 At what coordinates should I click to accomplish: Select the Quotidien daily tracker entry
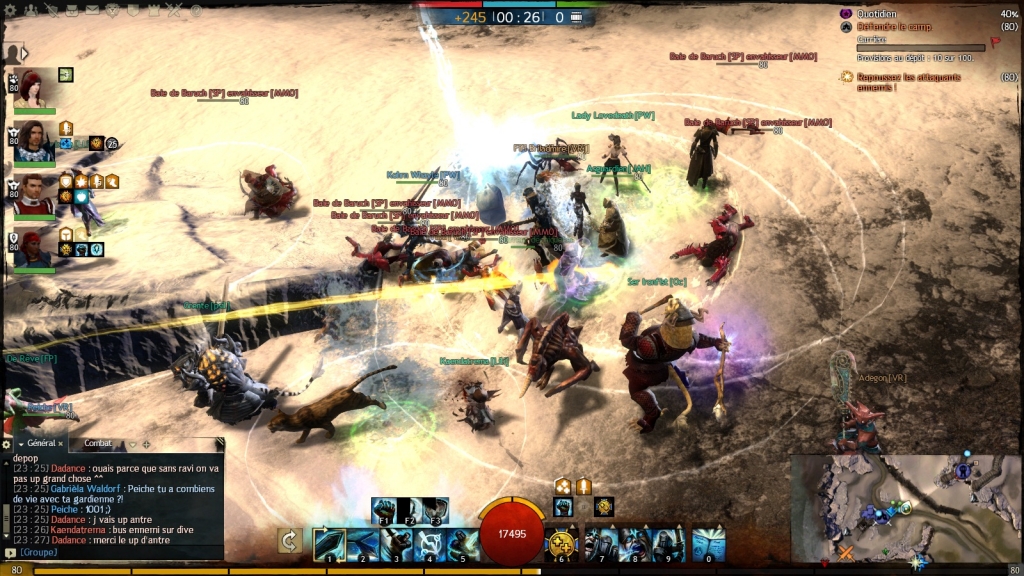pos(875,14)
